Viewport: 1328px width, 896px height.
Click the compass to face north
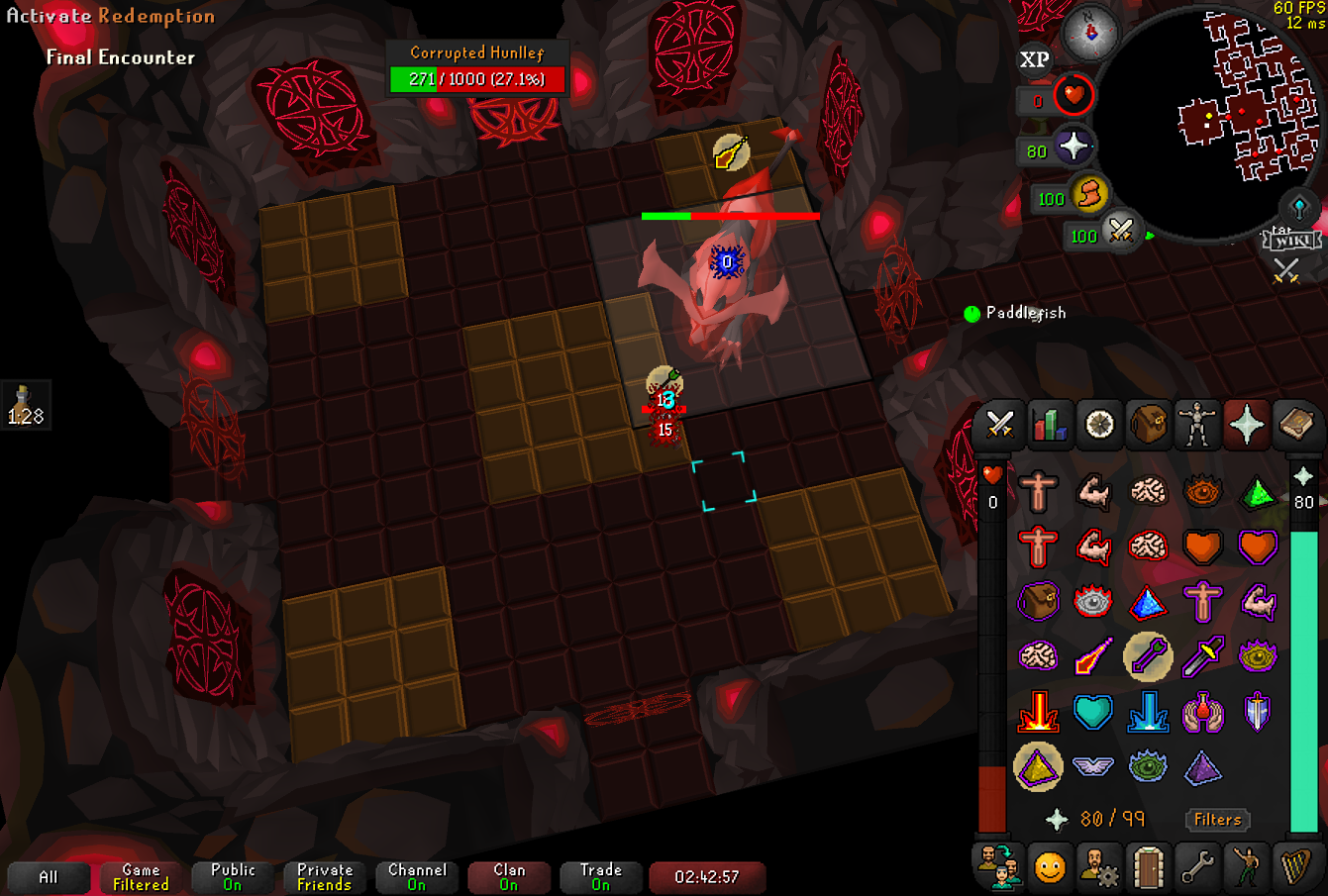coord(1090,32)
